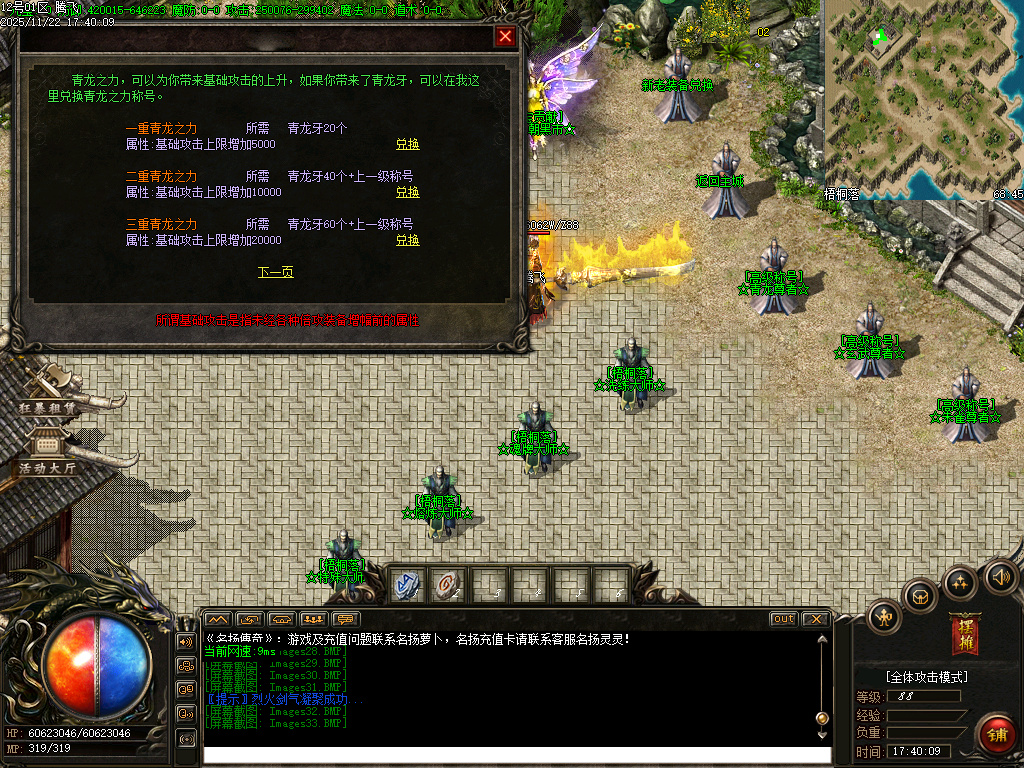Open the character figure menu button
The height and width of the screenshot is (768, 1024).
[x=885, y=617]
